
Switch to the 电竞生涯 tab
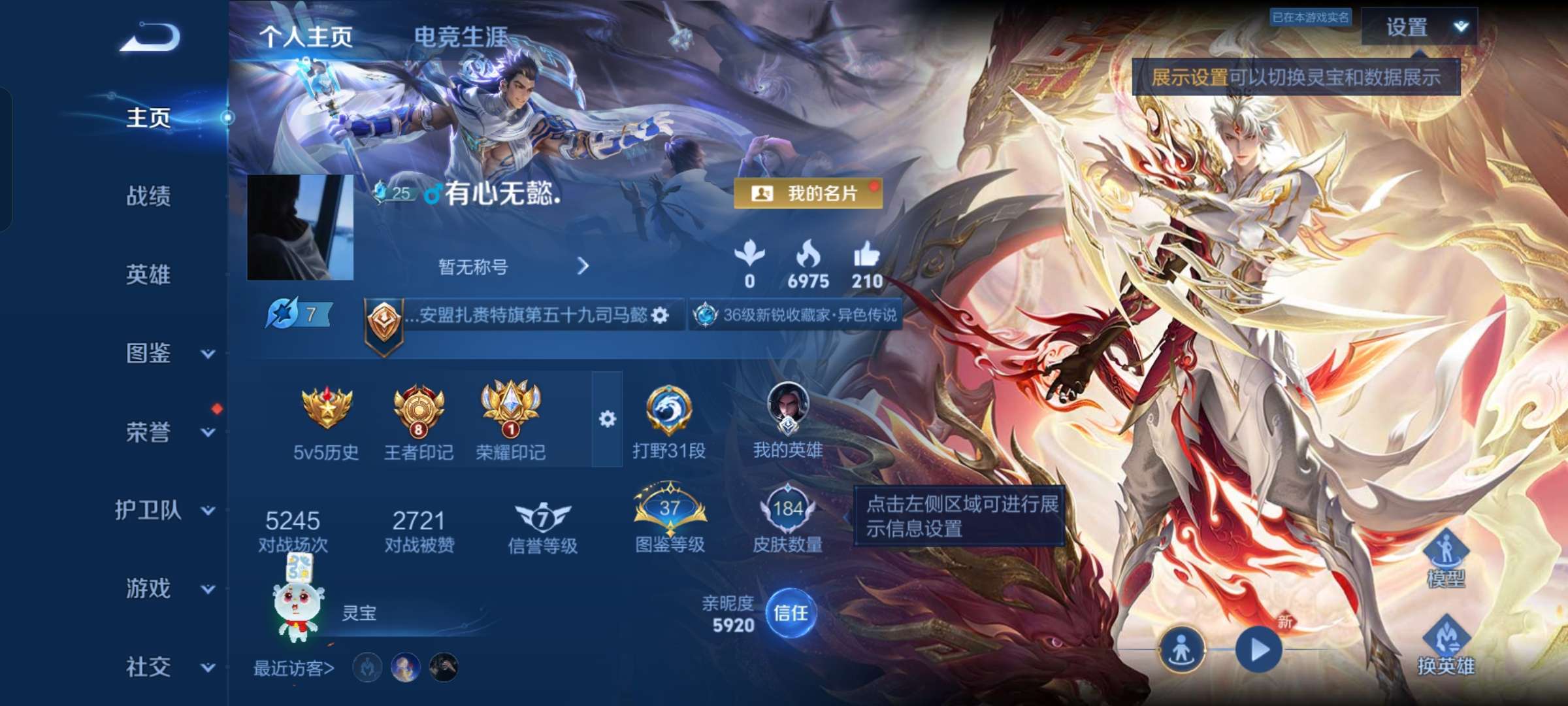point(458,37)
